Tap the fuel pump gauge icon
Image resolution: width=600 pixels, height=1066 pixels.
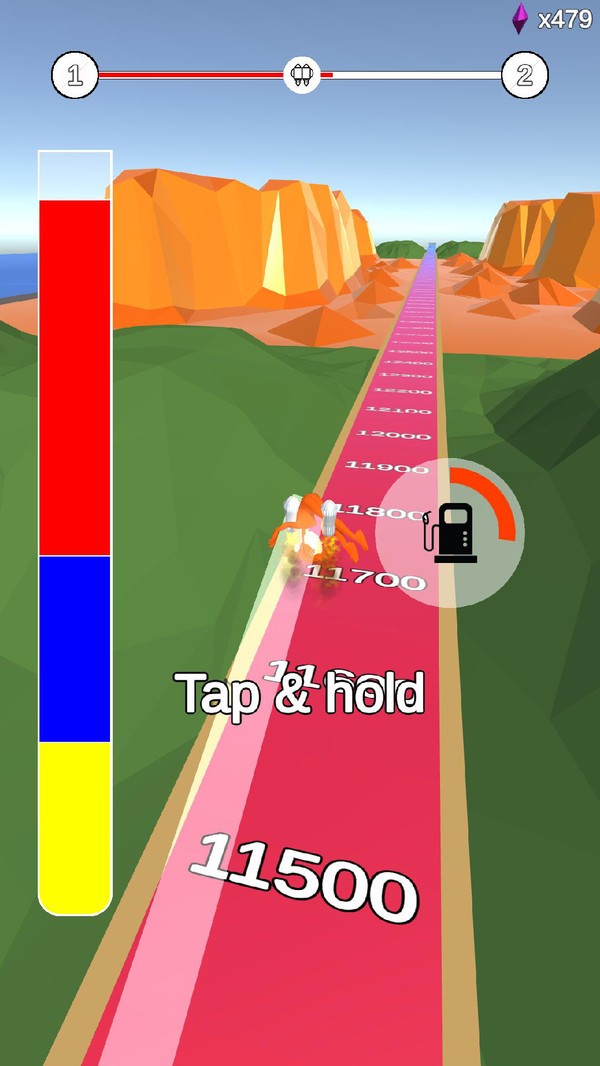452,533
